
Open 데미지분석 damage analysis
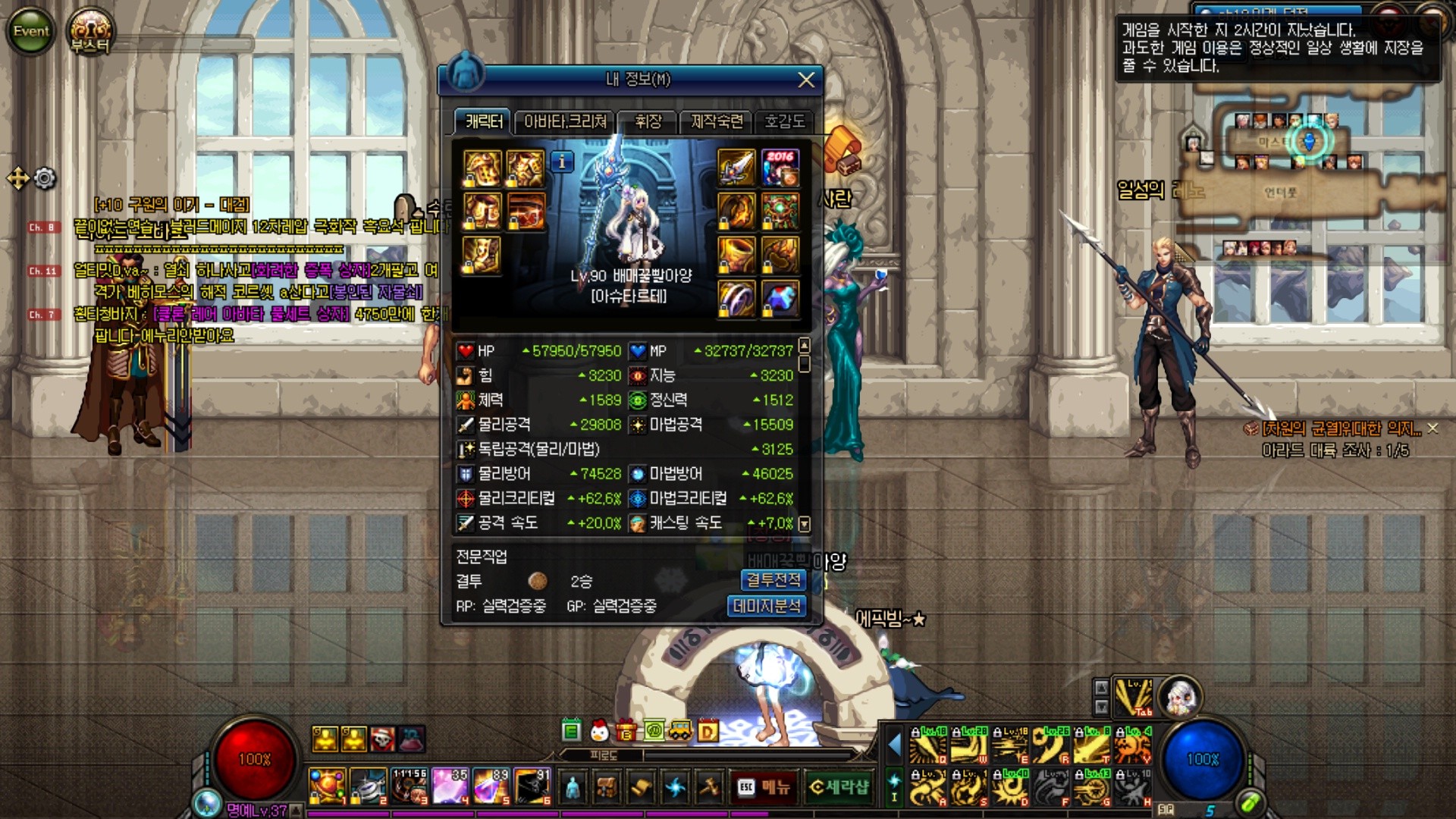click(767, 606)
